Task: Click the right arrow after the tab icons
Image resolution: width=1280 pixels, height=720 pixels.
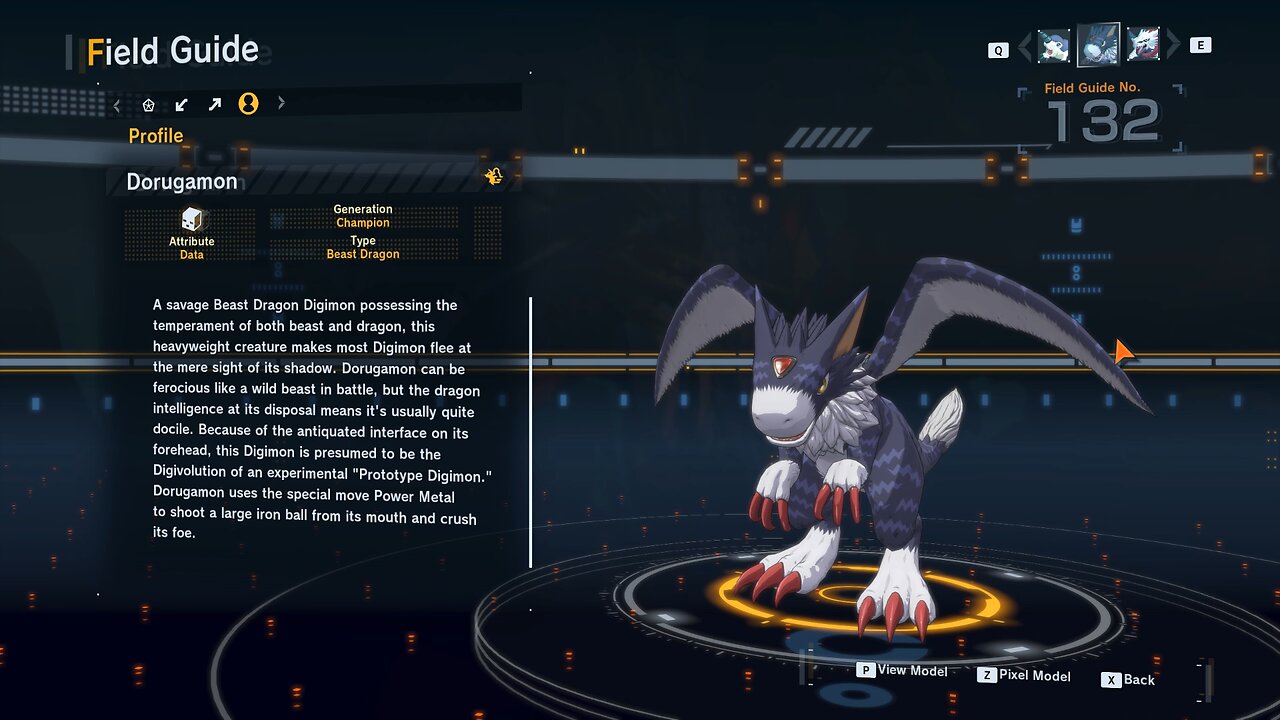Action: point(281,103)
